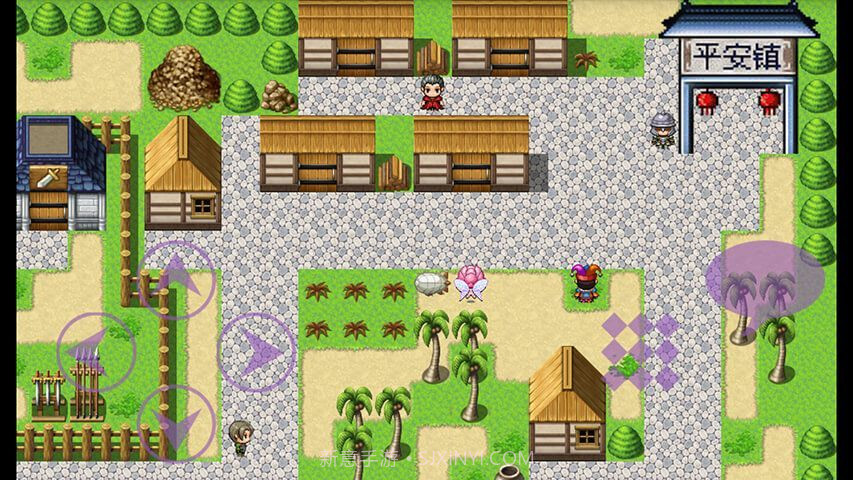
Task: Tap the right arrow on the D-pad
Action: (257, 351)
